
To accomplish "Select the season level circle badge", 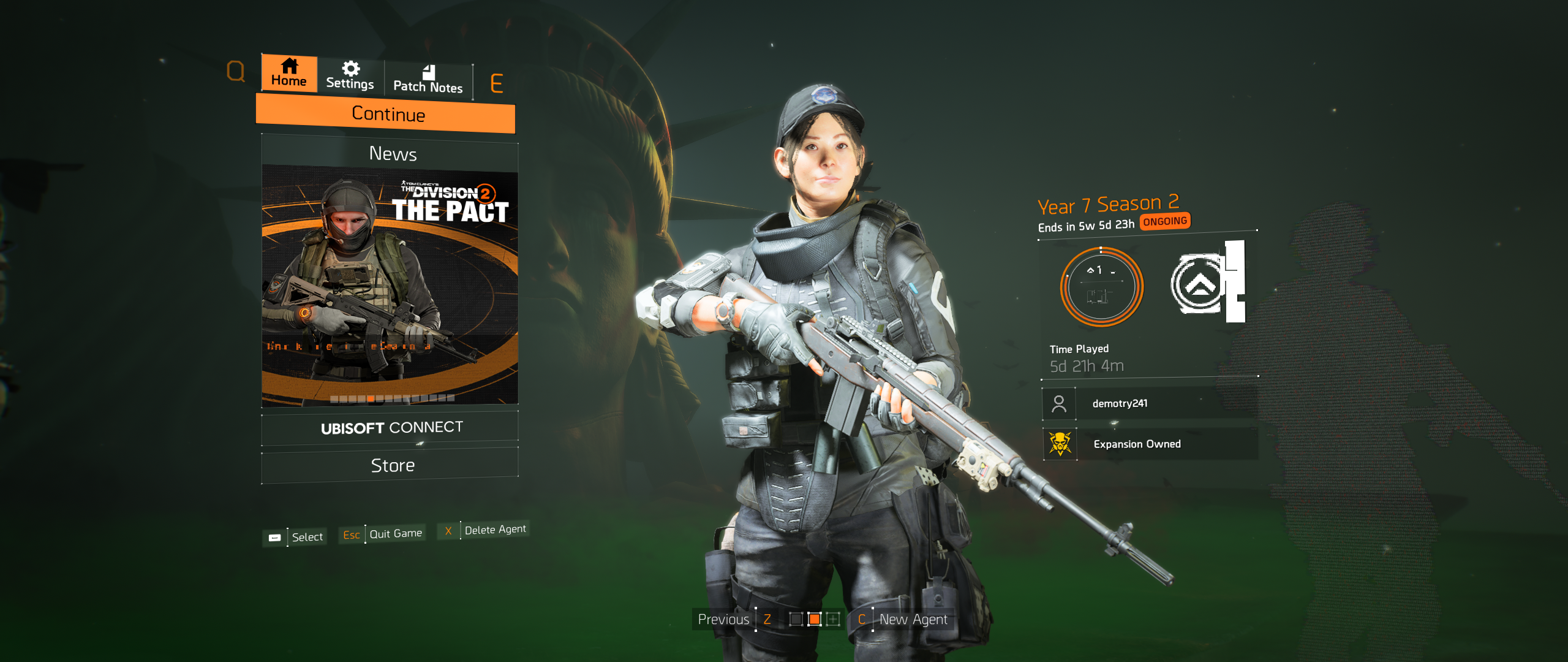I will (x=1101, y=286).
